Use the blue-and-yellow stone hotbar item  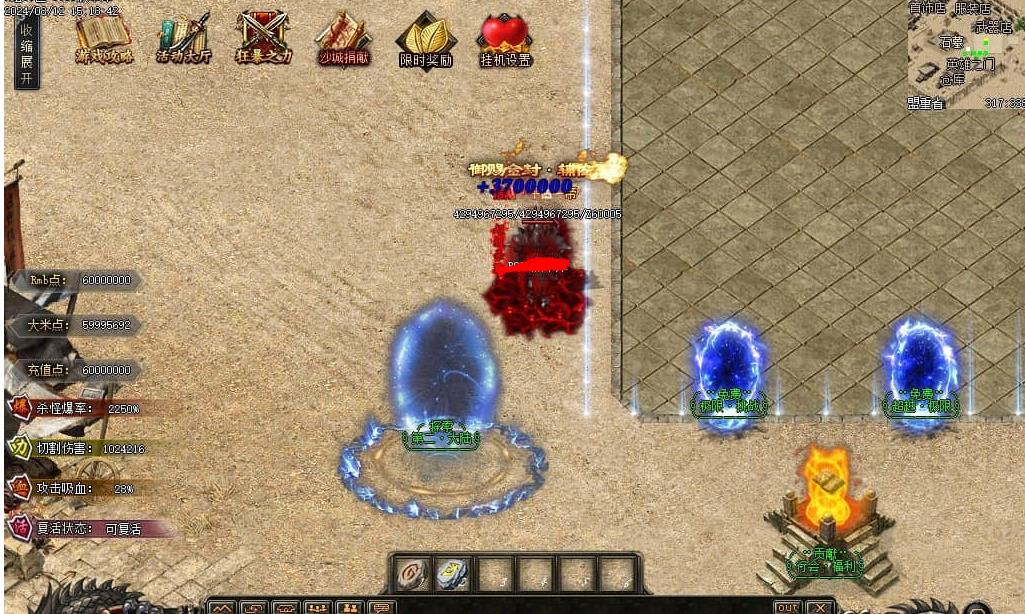coord(452,573)
